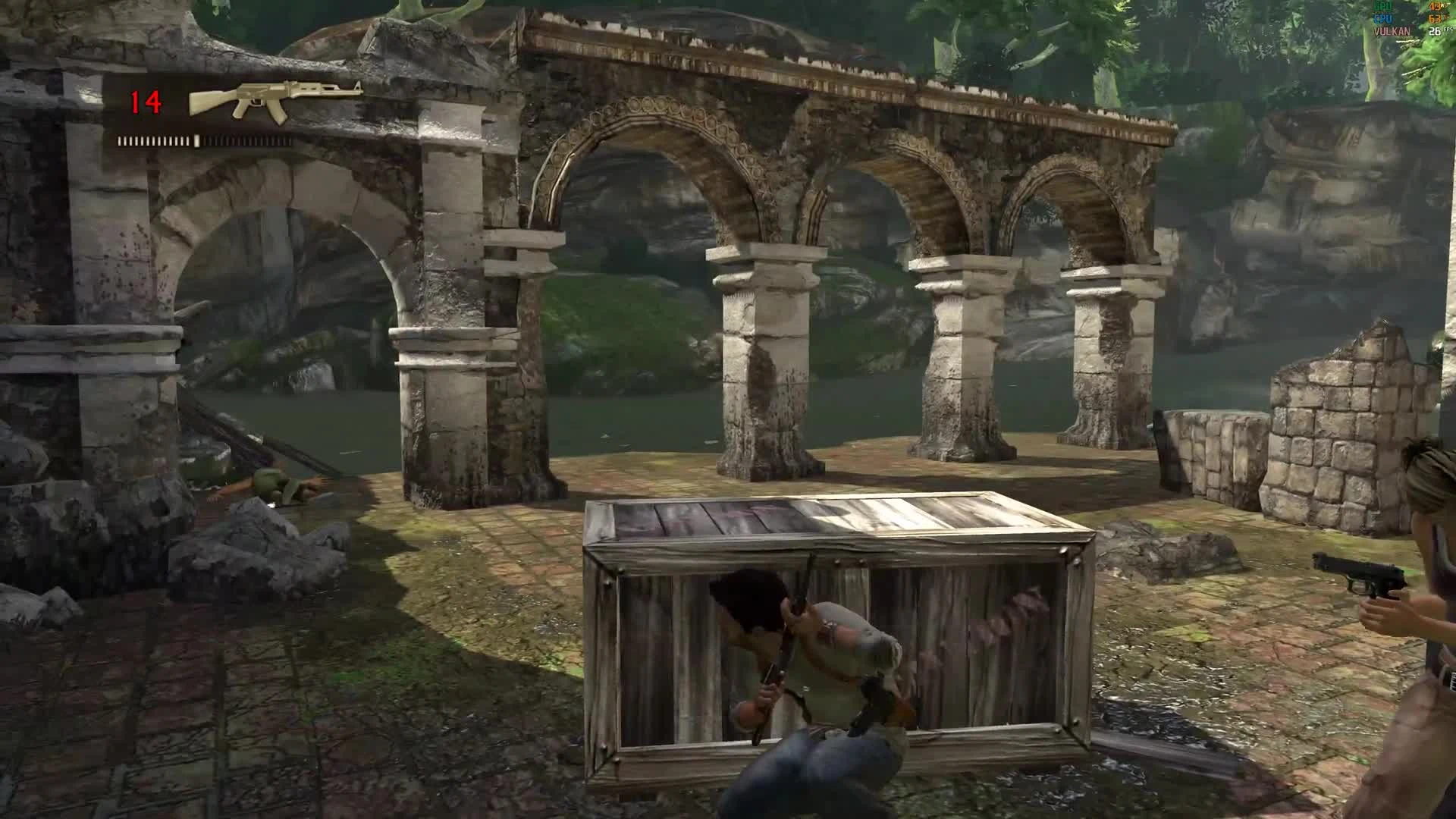The image size is (1456, 819).
Task: Click the segmented ammo reserve bar
Action: (x=205, y=140)
